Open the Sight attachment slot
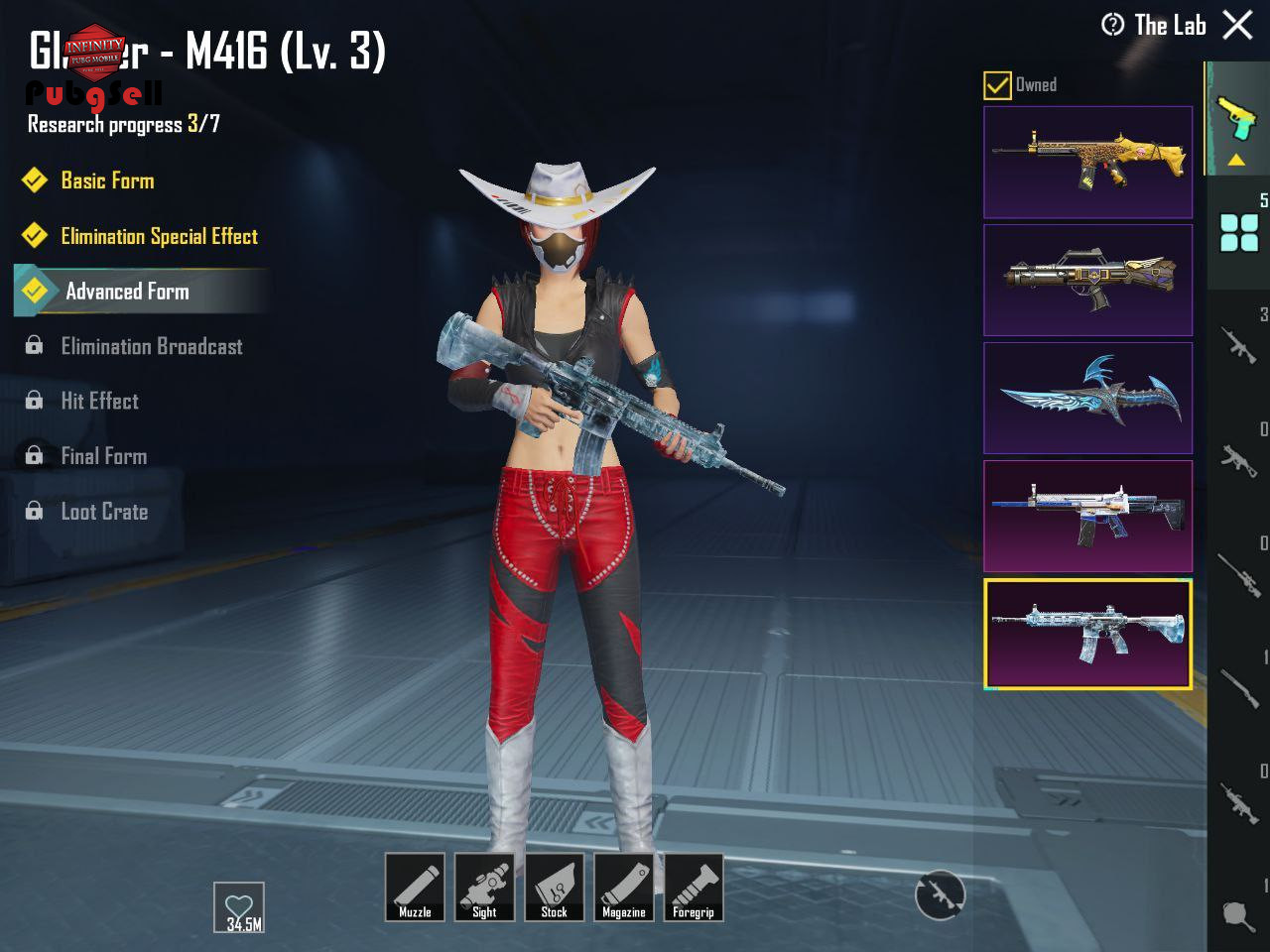 pos(484,887)
